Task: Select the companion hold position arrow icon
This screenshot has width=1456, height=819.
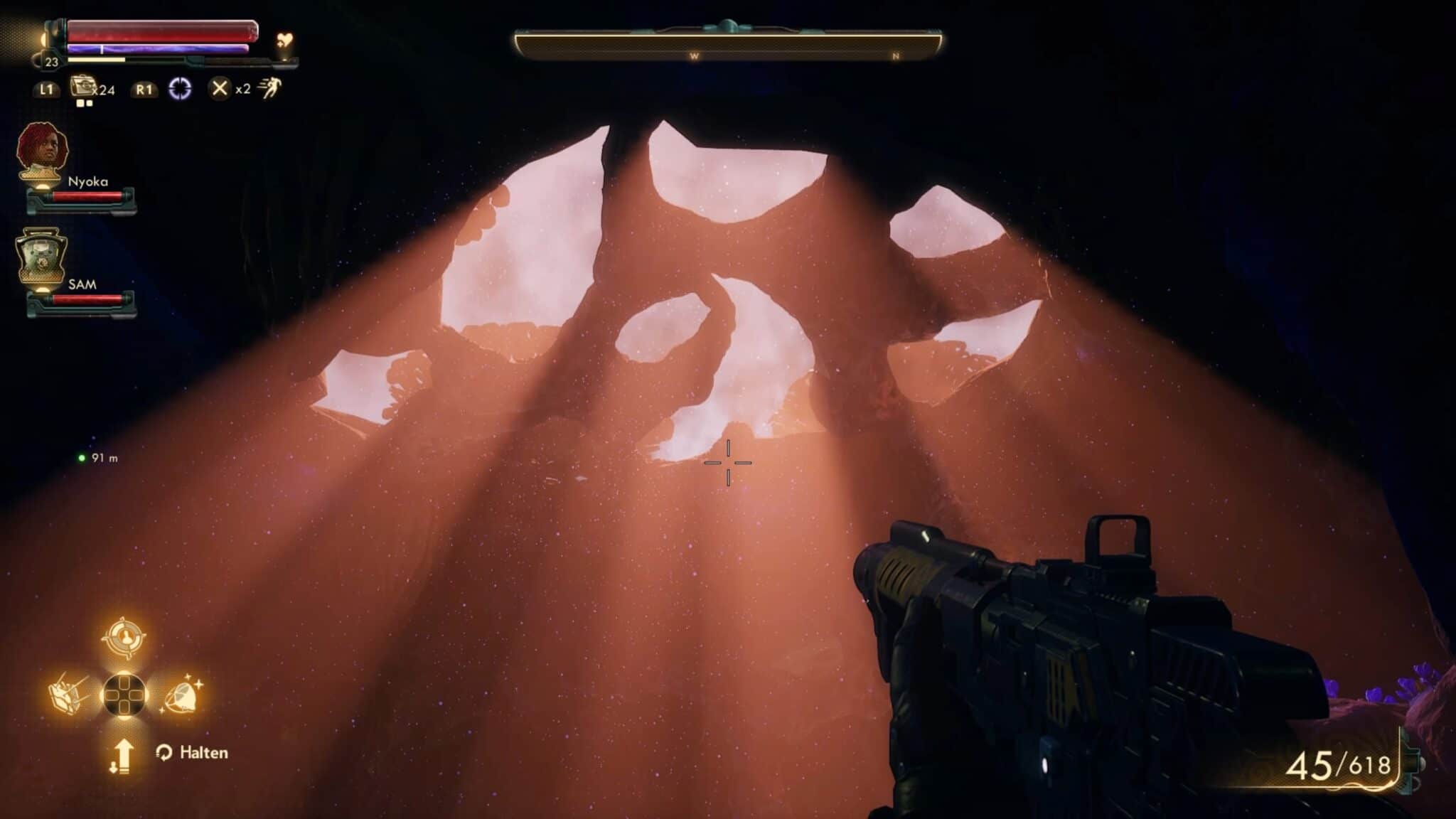Action: (x=122, y=755)
